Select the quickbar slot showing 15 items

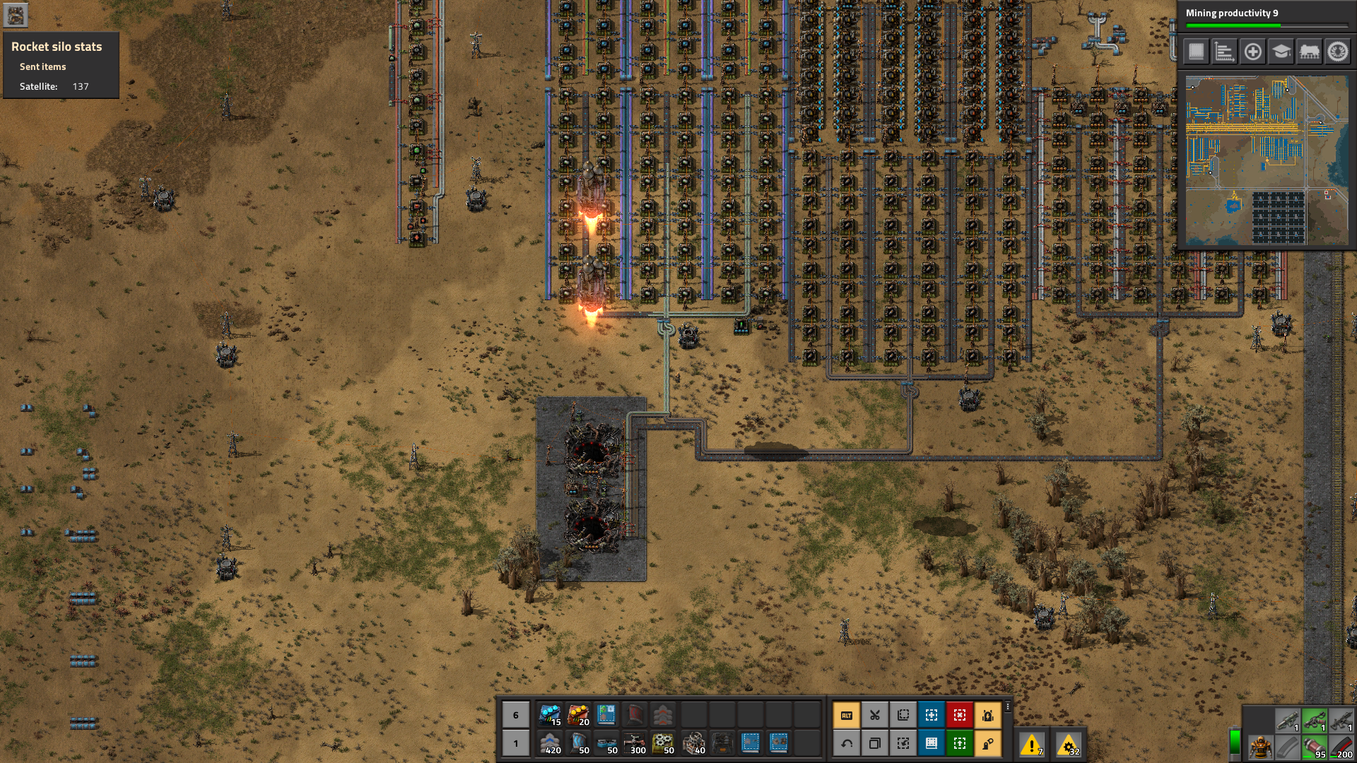(550, 715)
